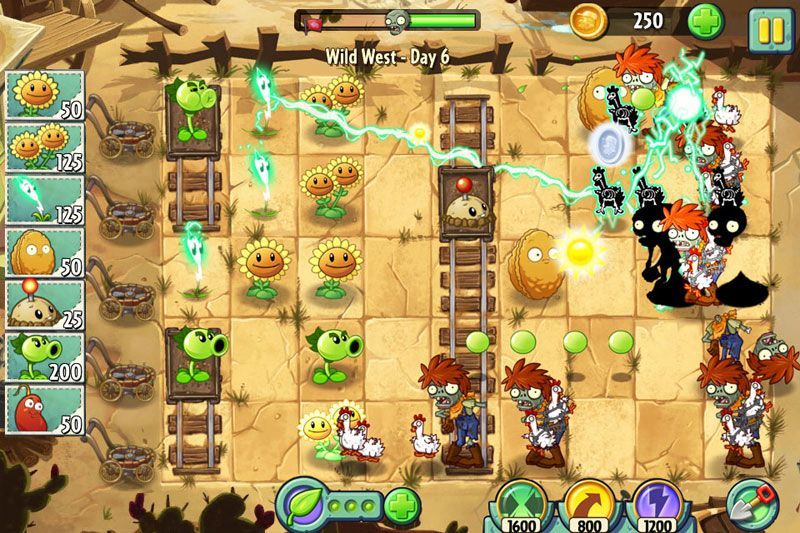800x533 pixels.
Task: Pick the Lightning Reed seed packet
Action: (45, 199)
